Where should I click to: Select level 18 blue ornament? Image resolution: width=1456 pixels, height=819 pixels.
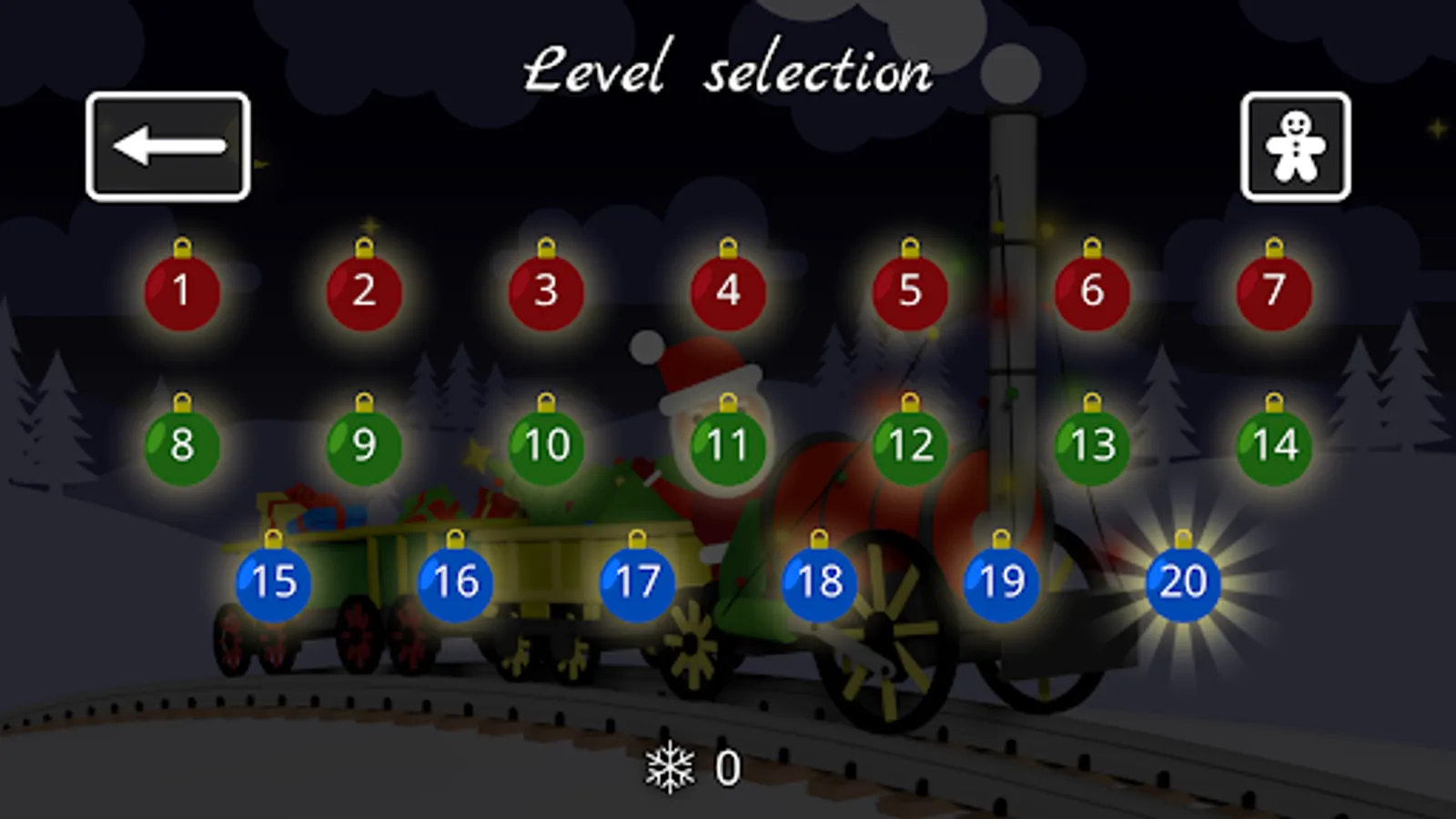coord(818,582)
